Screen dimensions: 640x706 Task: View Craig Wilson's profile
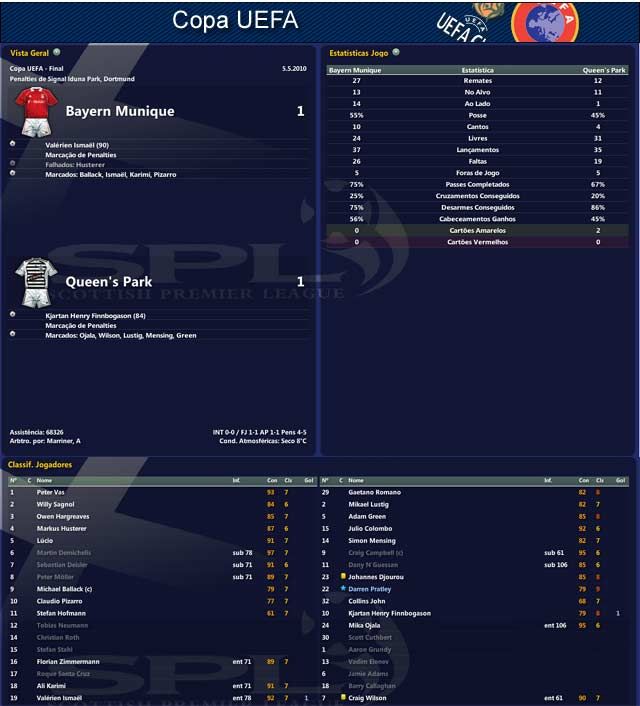tap(367, 697)
